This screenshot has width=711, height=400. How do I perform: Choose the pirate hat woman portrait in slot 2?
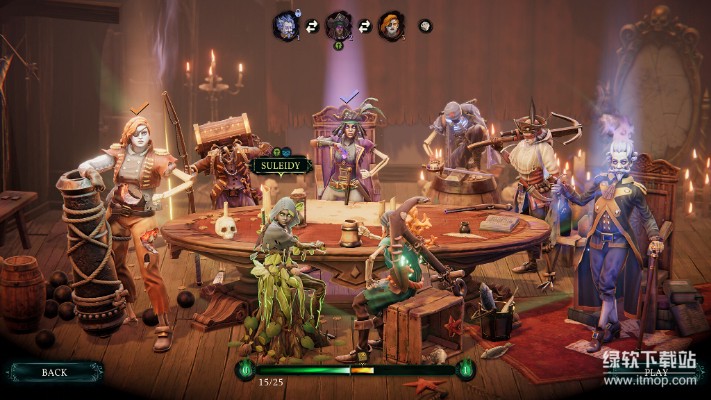tap(339, 25)
